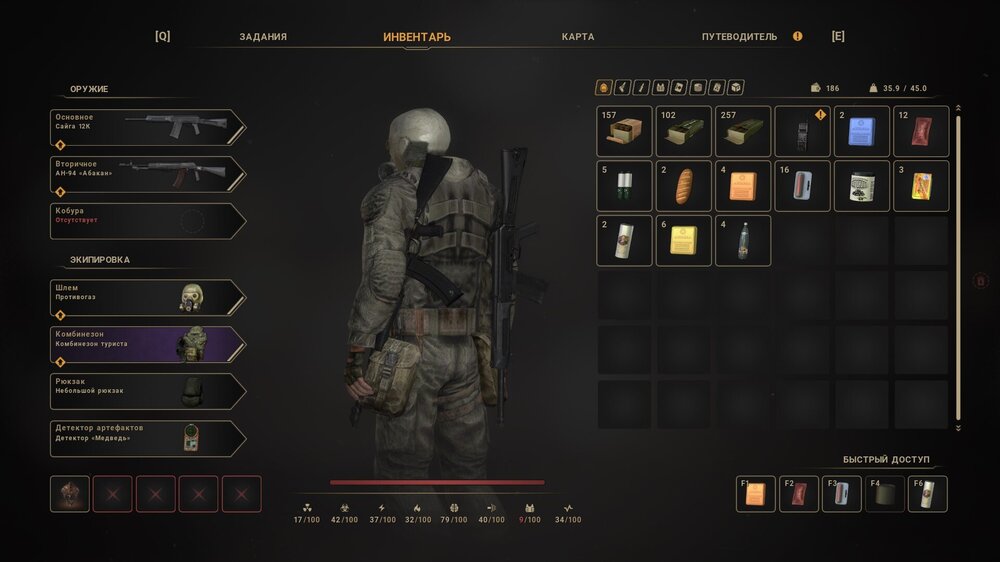Select the bottle stack of 4
The width and height of the screenshot is (1000, 562).
point(743,241)
